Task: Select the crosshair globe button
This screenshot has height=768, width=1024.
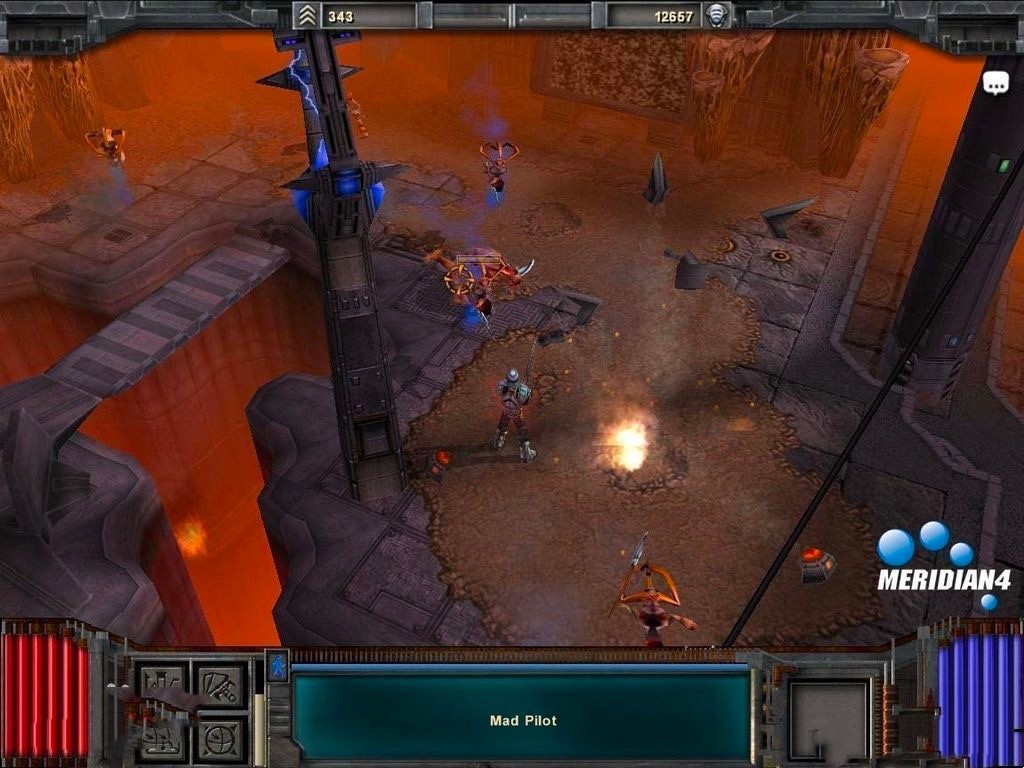Action: [220, 738]
